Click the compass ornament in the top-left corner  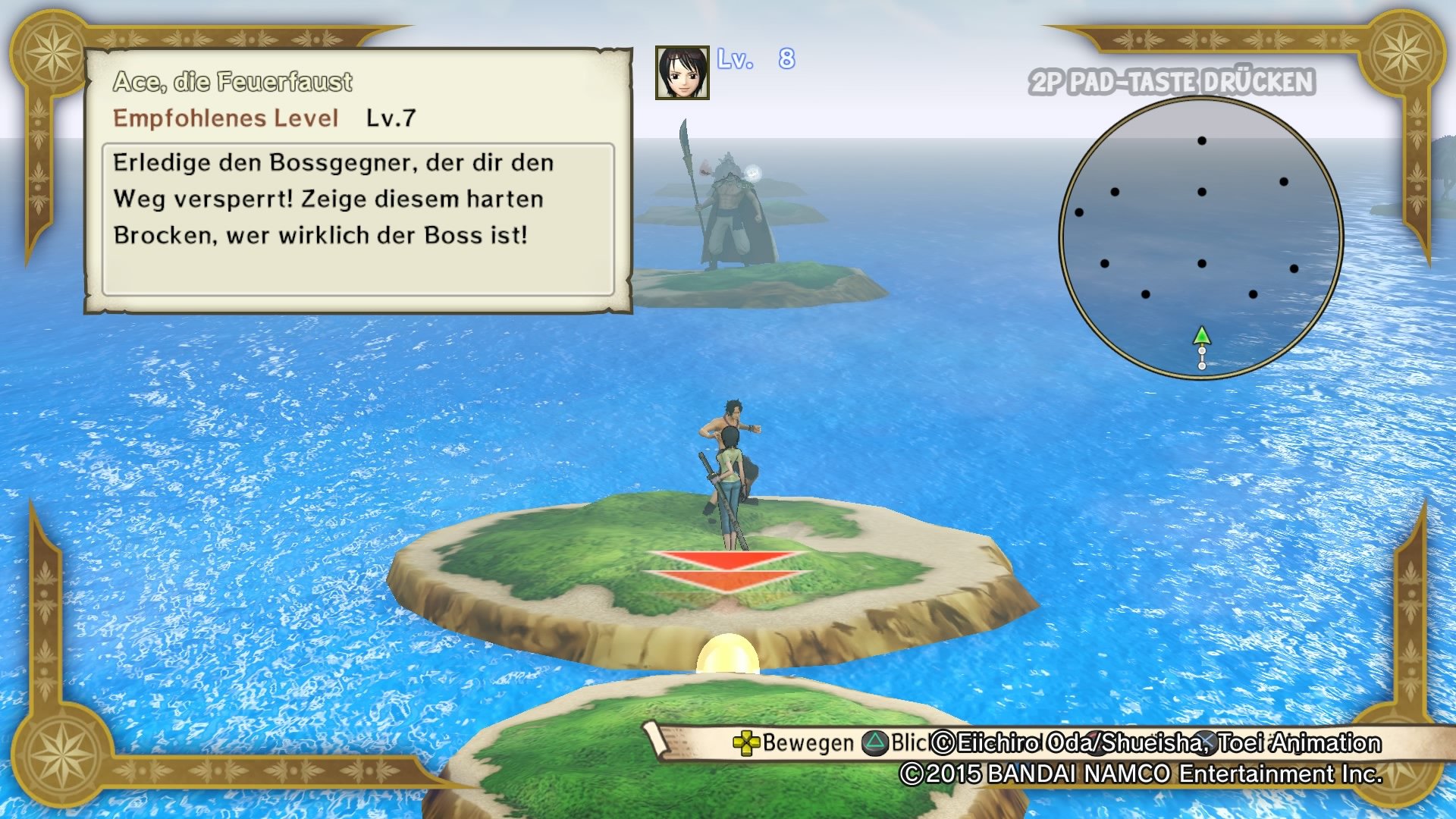coord(52,52)
